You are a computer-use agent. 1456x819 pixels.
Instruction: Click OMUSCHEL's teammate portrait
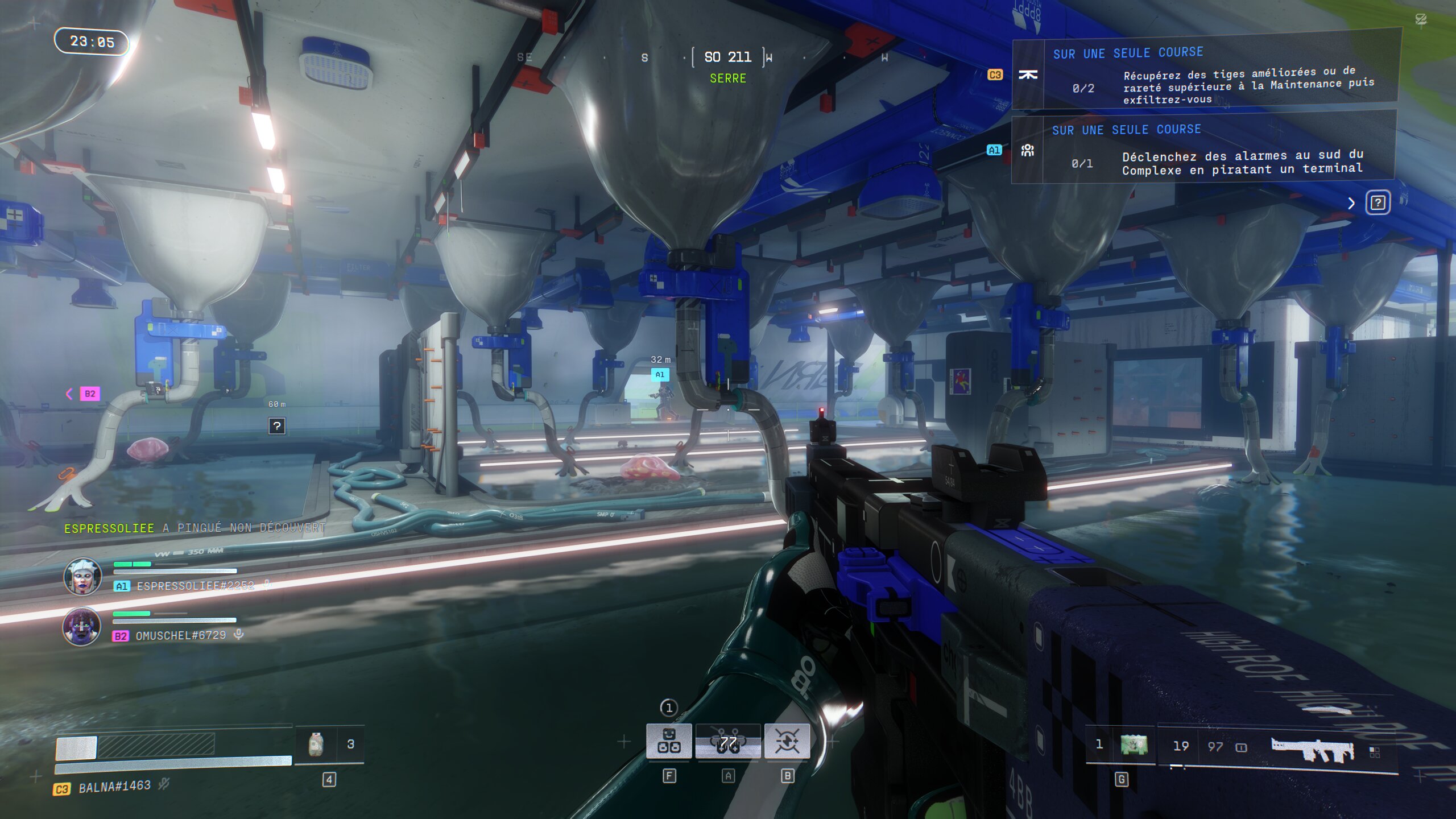pyautogui.click(x=82, y=626)
